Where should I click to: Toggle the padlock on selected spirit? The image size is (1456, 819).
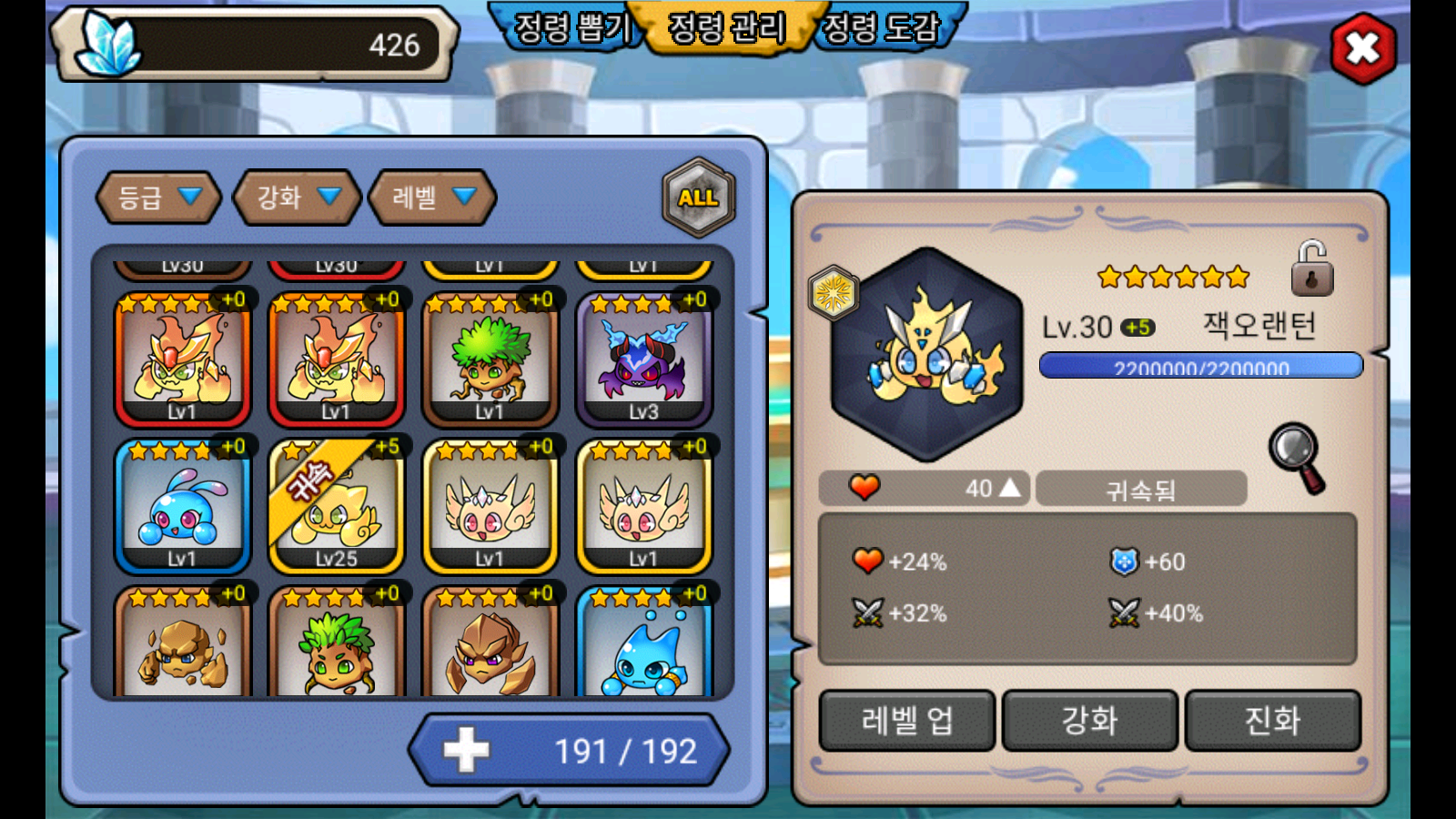click(1311, 269)
